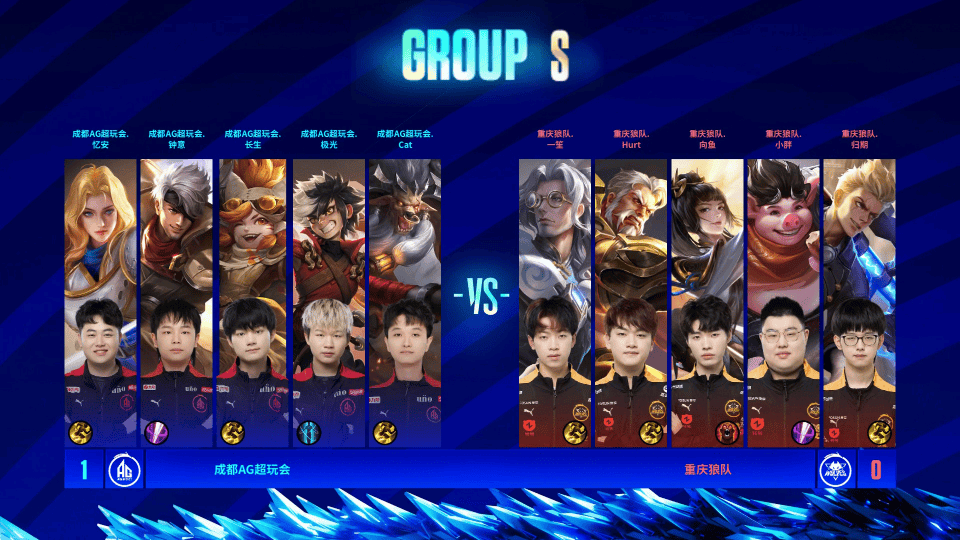
Task: Select player 长生's lineup card
Action: tap(253, 302)
